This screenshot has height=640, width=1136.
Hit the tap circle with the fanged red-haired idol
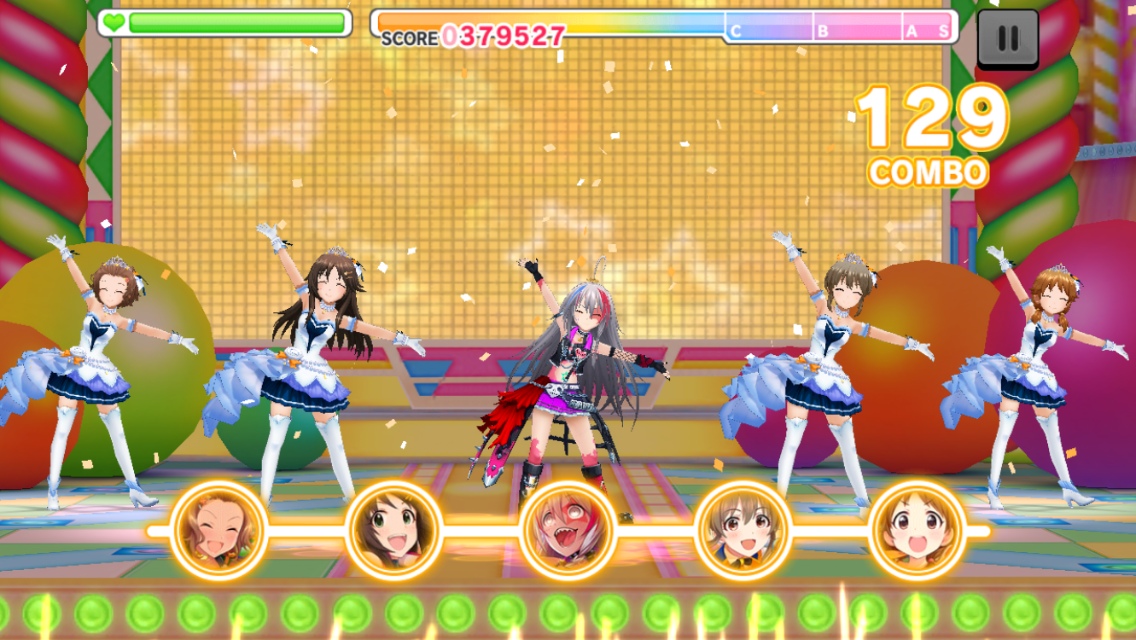click(568, 530)
